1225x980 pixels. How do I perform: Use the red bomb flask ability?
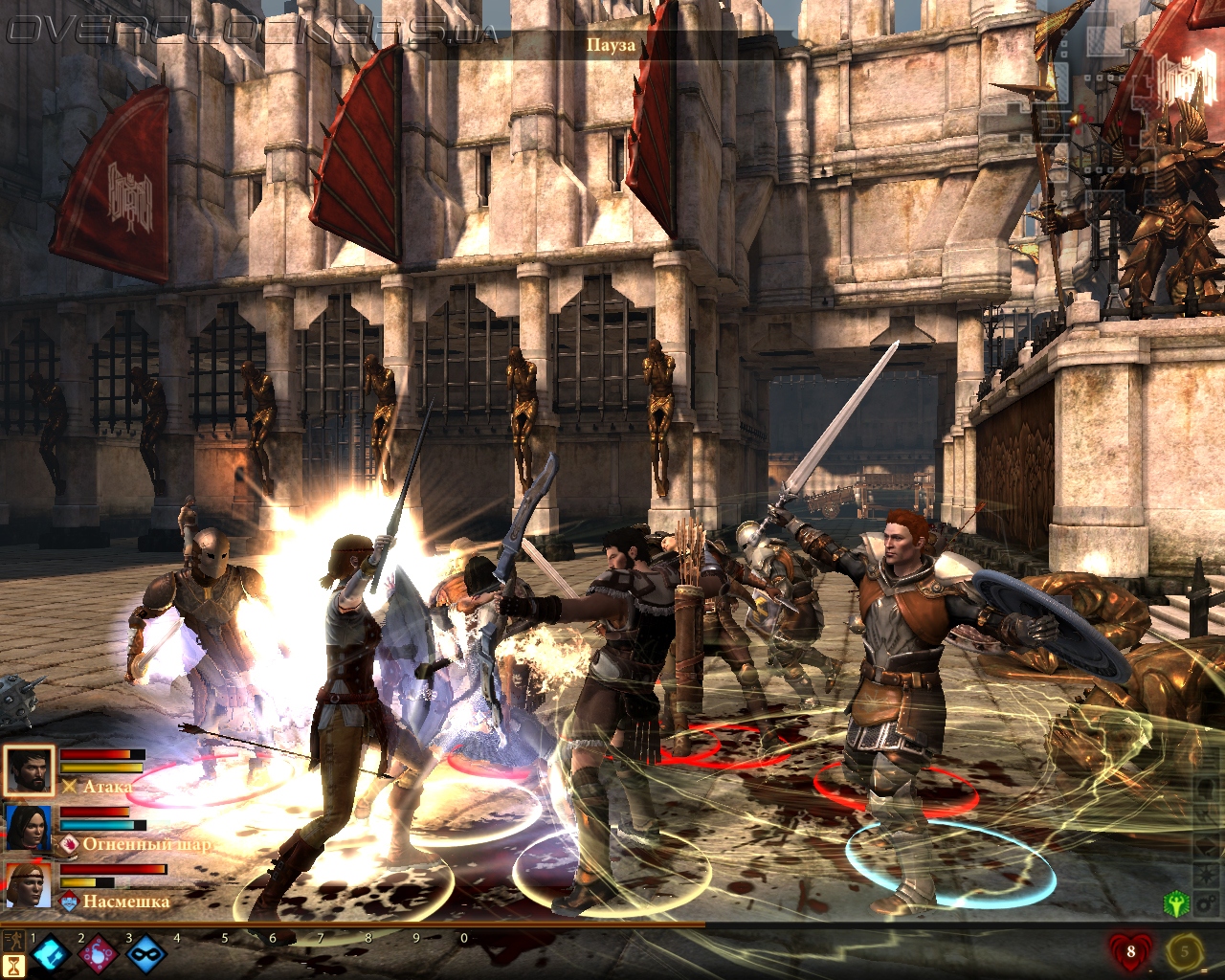coord(99,953)
